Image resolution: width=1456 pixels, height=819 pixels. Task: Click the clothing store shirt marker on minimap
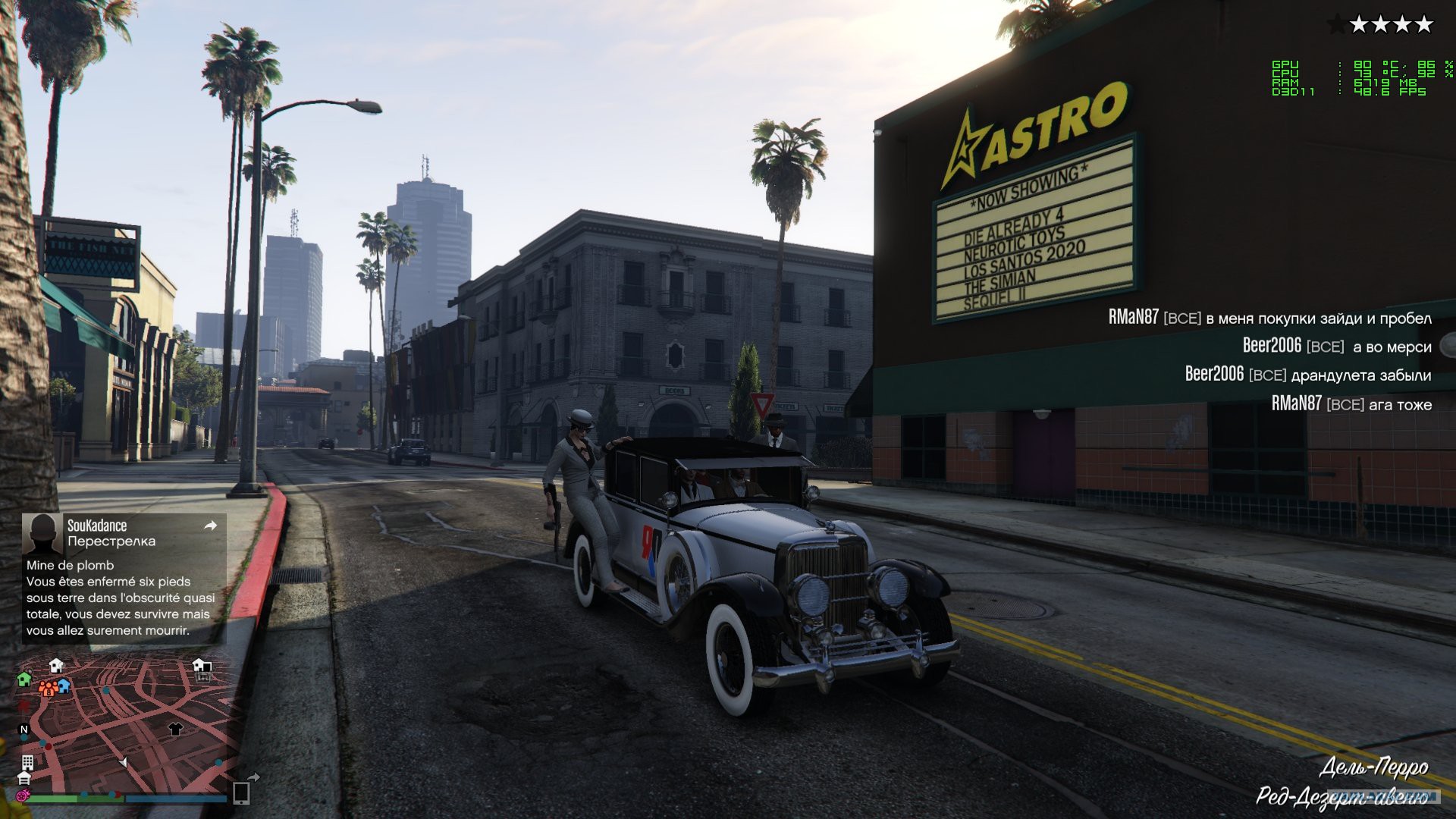[175, 729]
